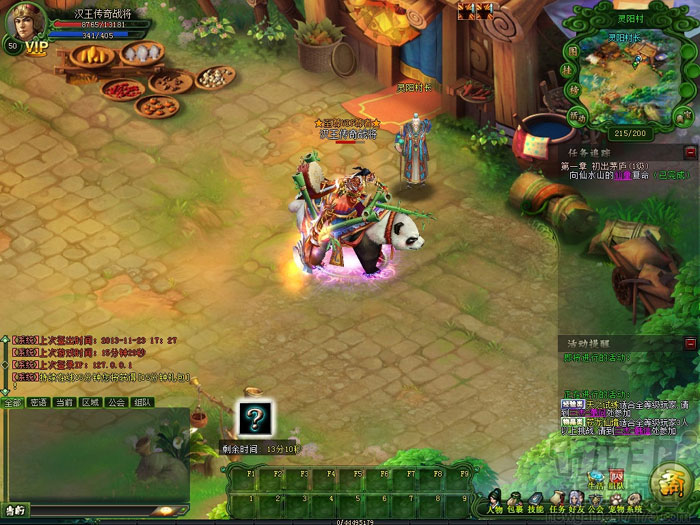700x525 pixels.
Task: Click the mystery question mark reward icon
Action: 255,418
